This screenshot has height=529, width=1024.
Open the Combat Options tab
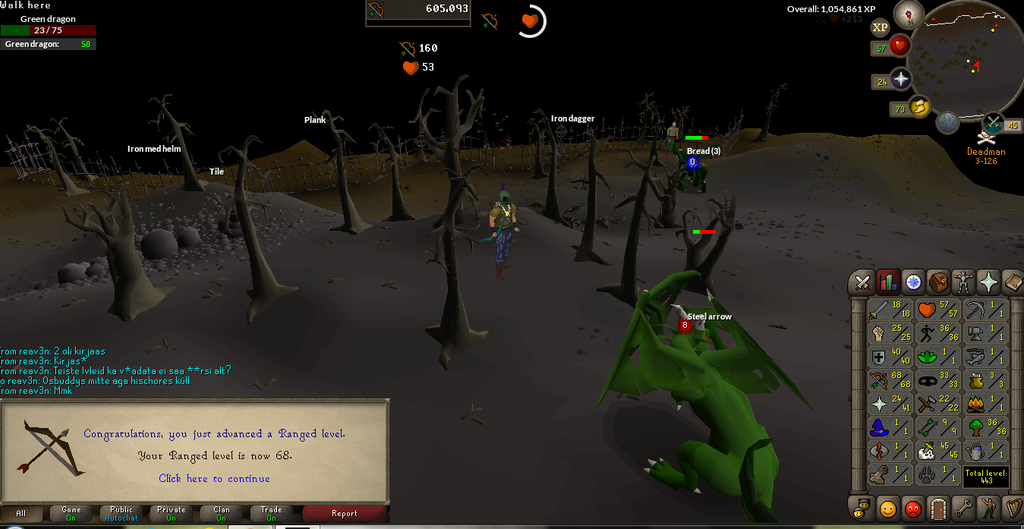861,282
